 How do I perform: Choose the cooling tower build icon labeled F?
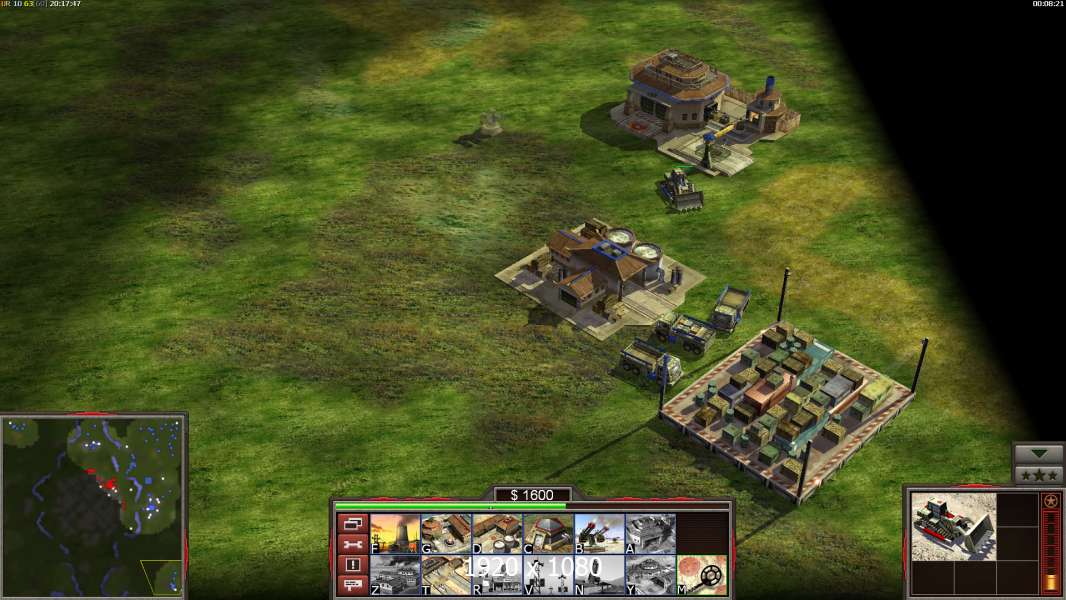tap(395, 533)
